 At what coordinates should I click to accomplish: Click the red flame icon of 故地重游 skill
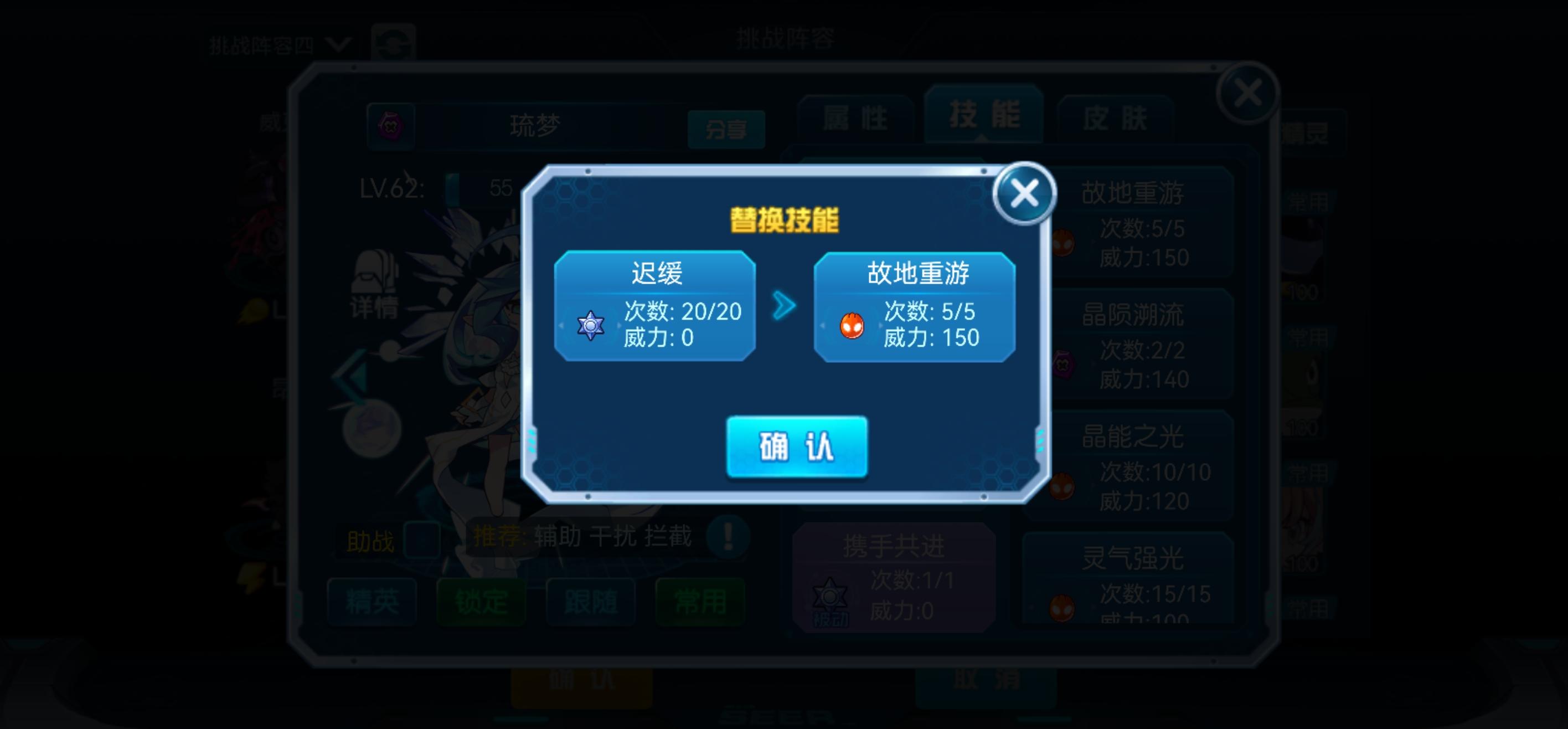[853, 326]
